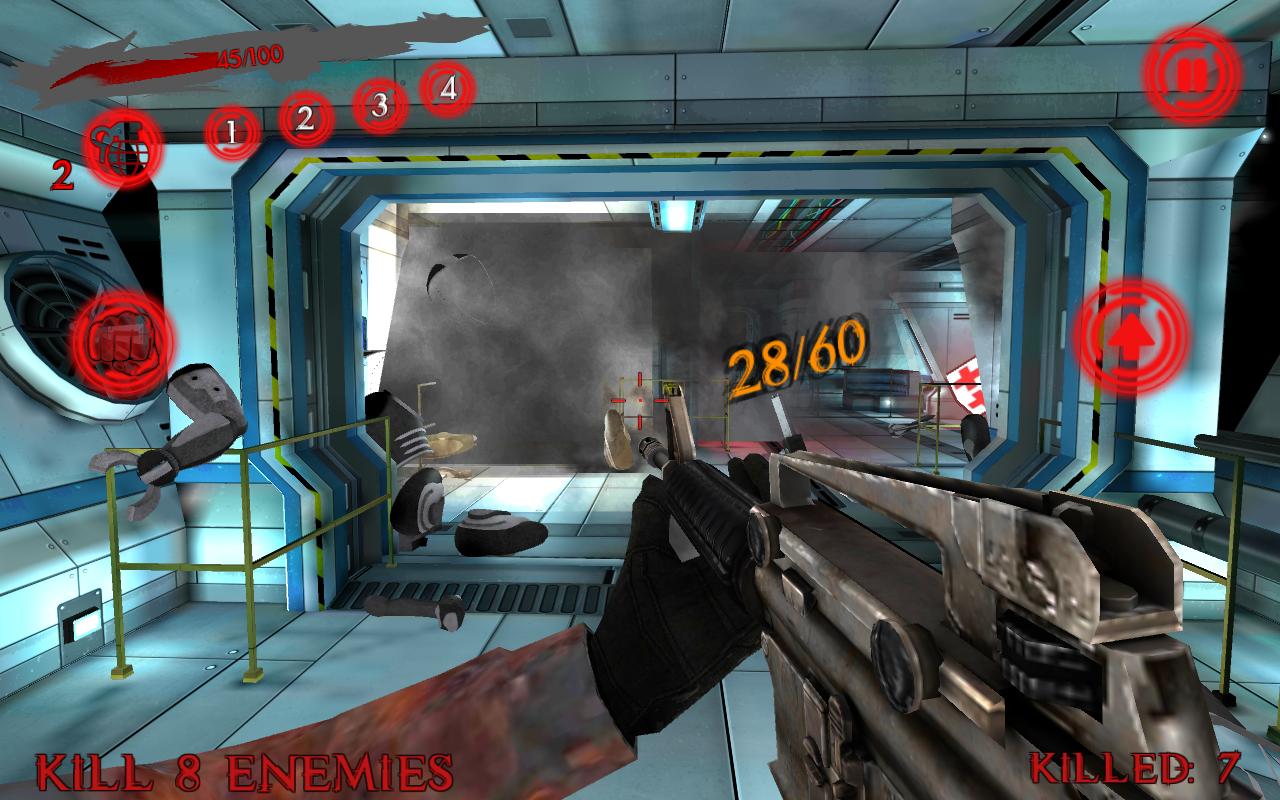Viewport: 1280px width, 800px height.
Task: Pause the game with the red button
Action: (1191, 74)
